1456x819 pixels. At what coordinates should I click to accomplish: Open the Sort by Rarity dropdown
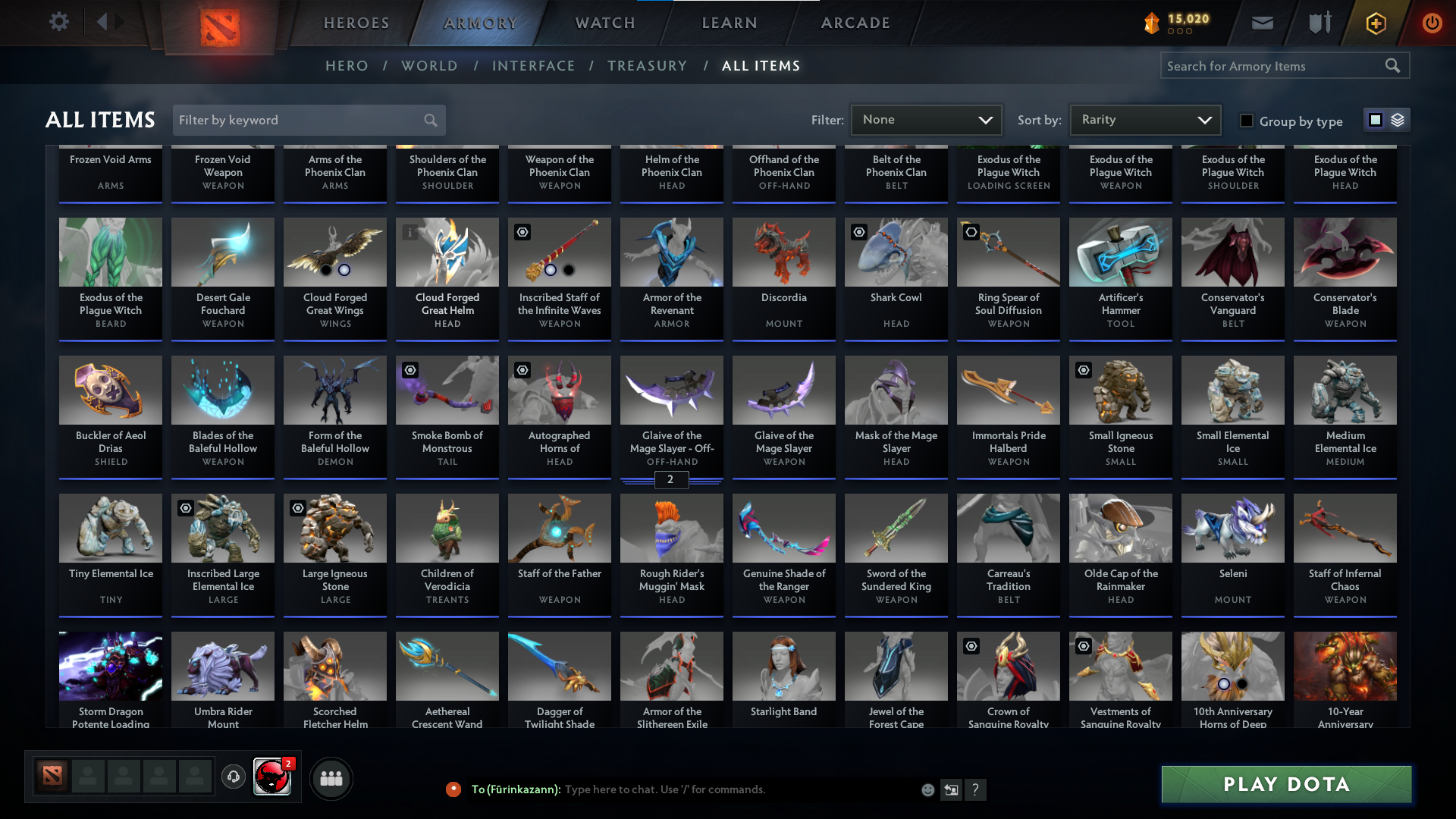(1144, 119)
